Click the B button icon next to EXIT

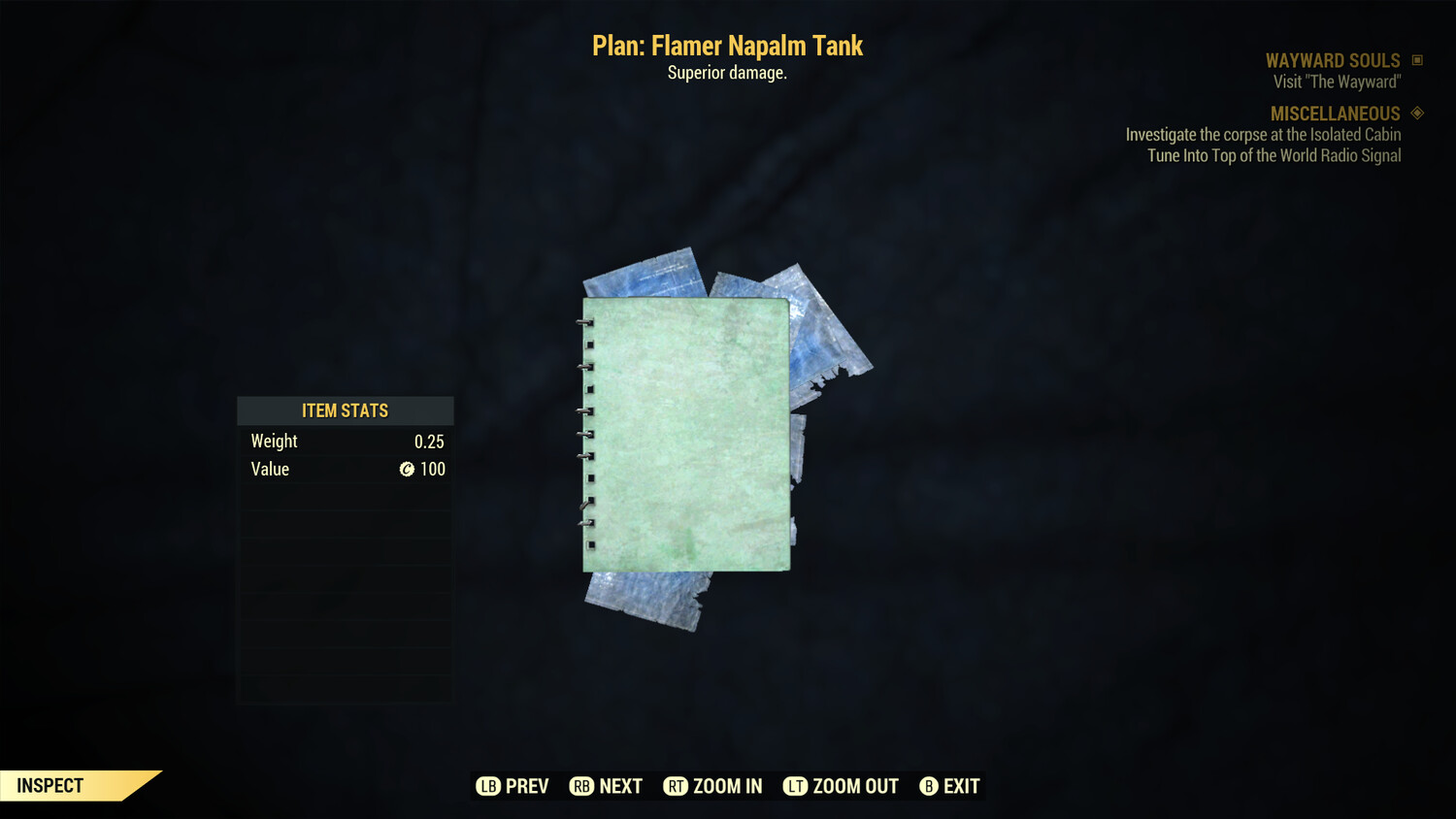tap(929, 786)
